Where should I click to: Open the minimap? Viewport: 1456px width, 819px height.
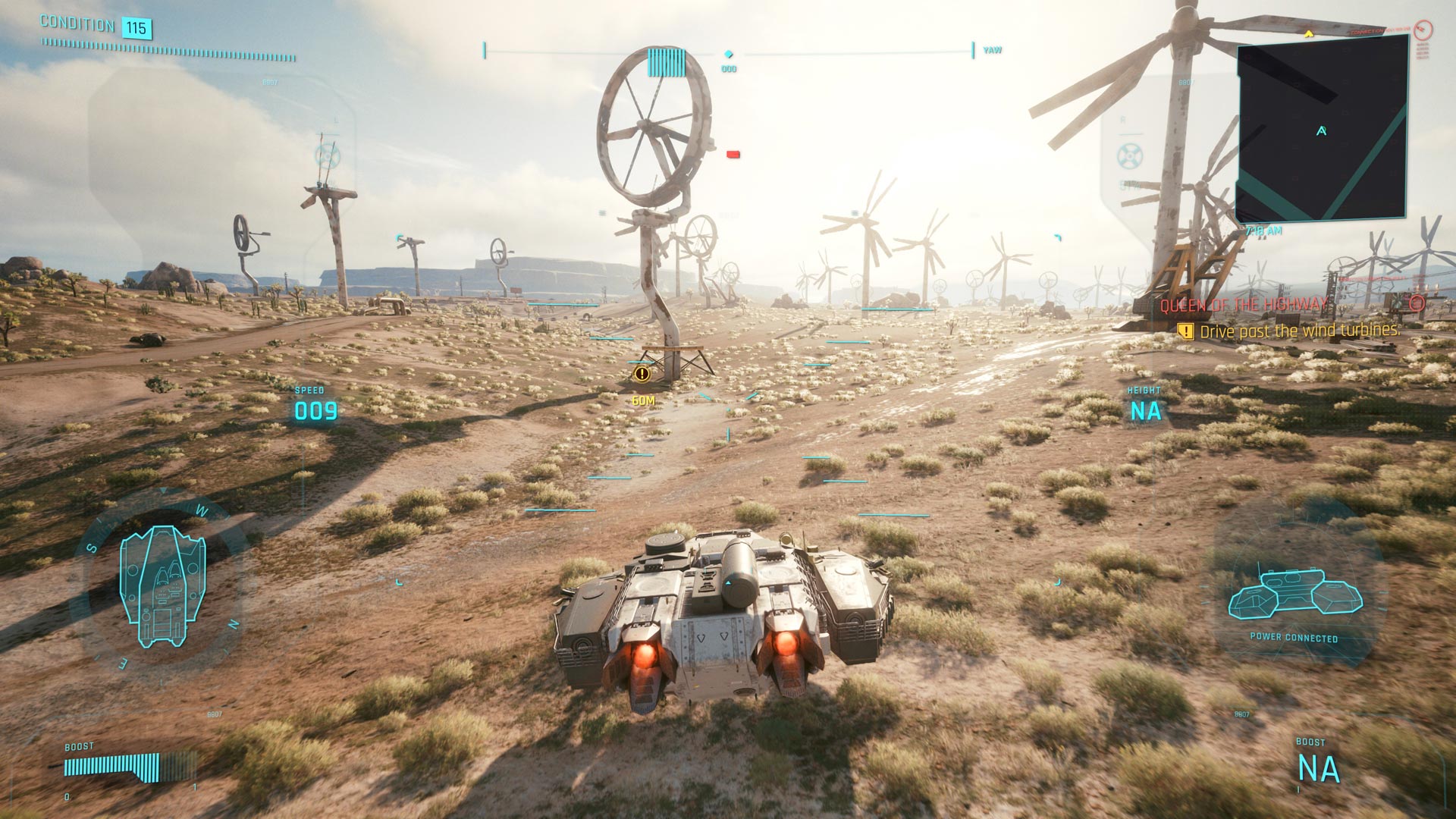click(1321, 129)
